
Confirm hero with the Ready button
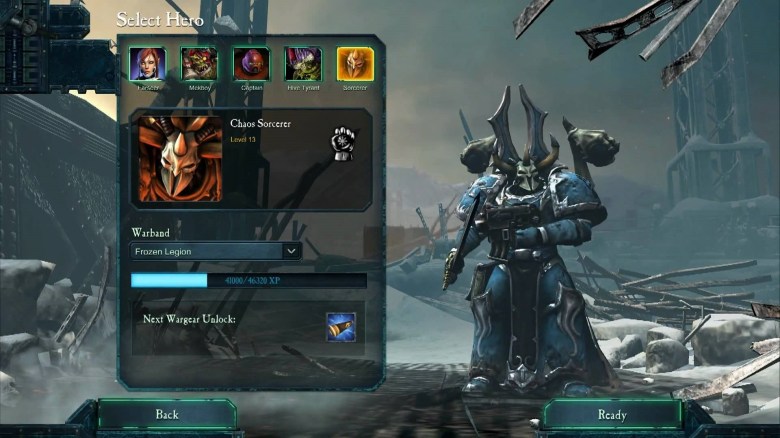pyautogui.click(x=612, y=414)
